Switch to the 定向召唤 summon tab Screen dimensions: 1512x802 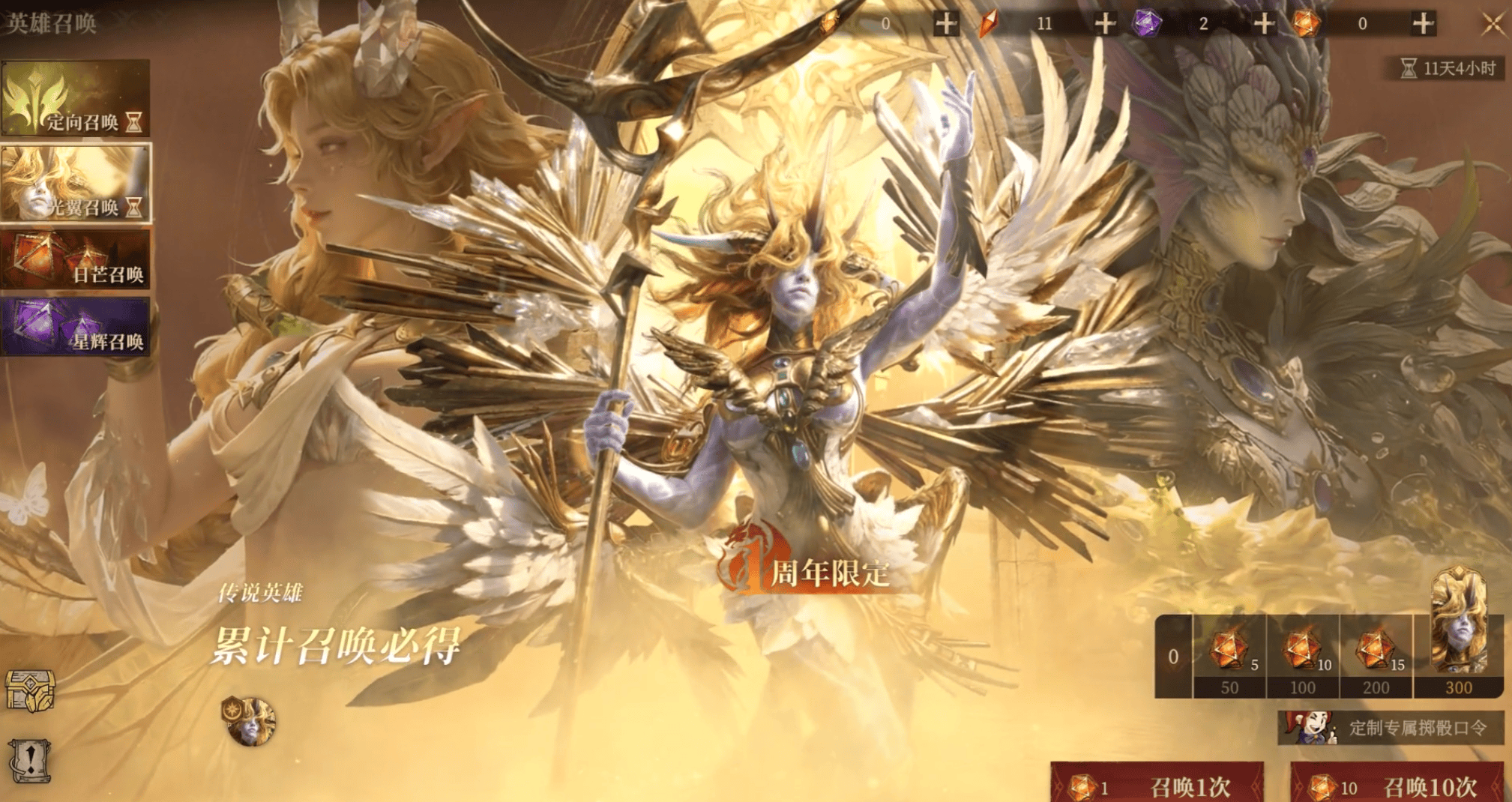point(75,100)
